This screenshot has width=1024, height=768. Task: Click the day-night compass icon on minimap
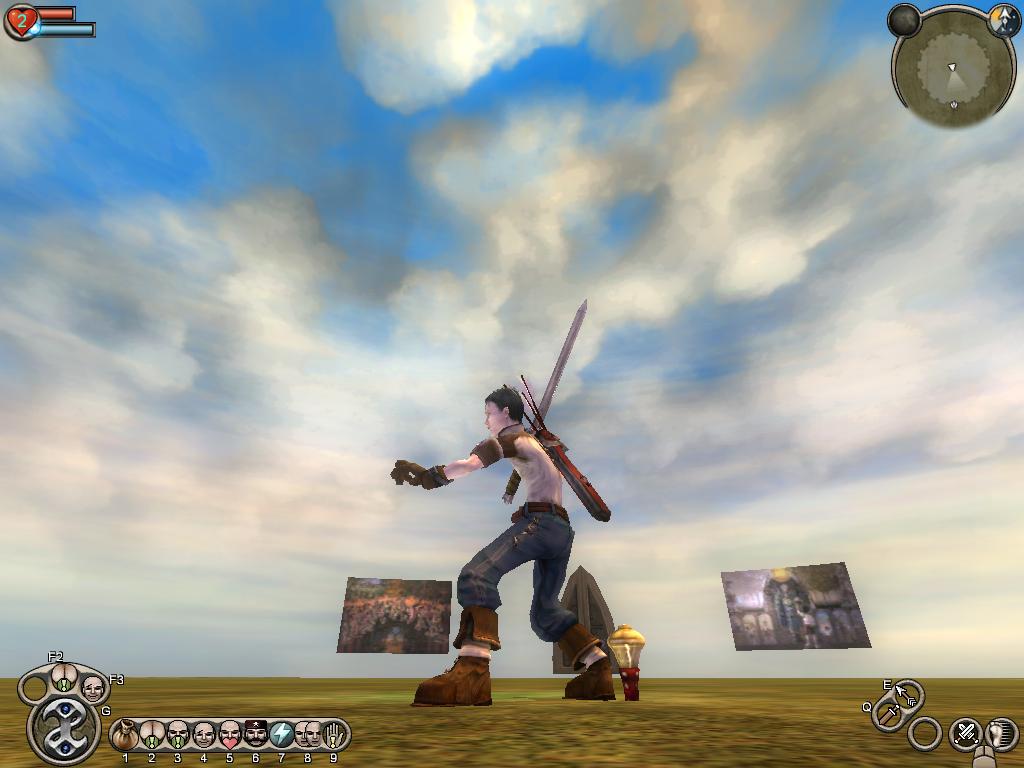1003,21
